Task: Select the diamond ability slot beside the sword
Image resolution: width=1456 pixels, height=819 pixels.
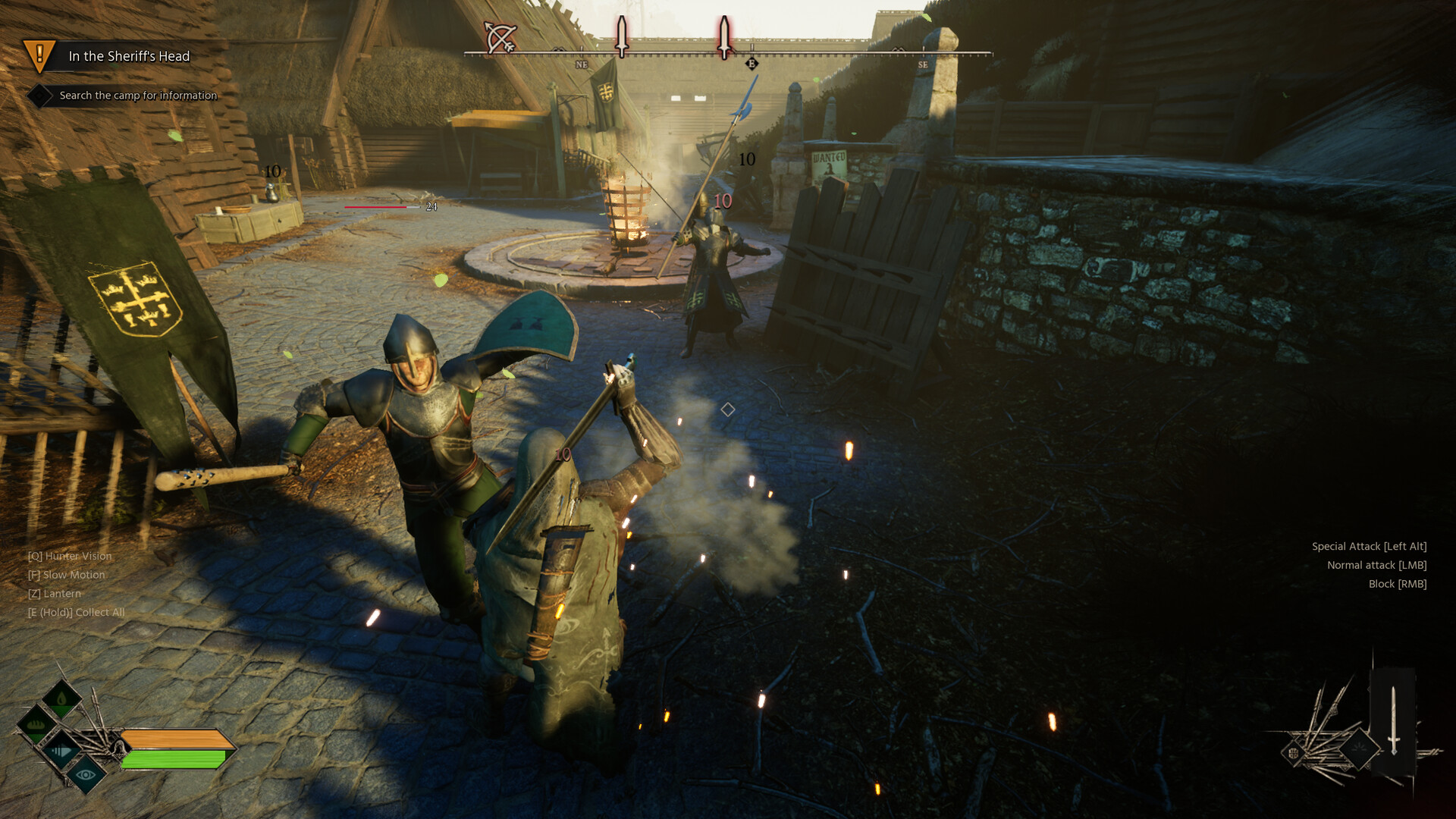Action: click(1359, 748)
